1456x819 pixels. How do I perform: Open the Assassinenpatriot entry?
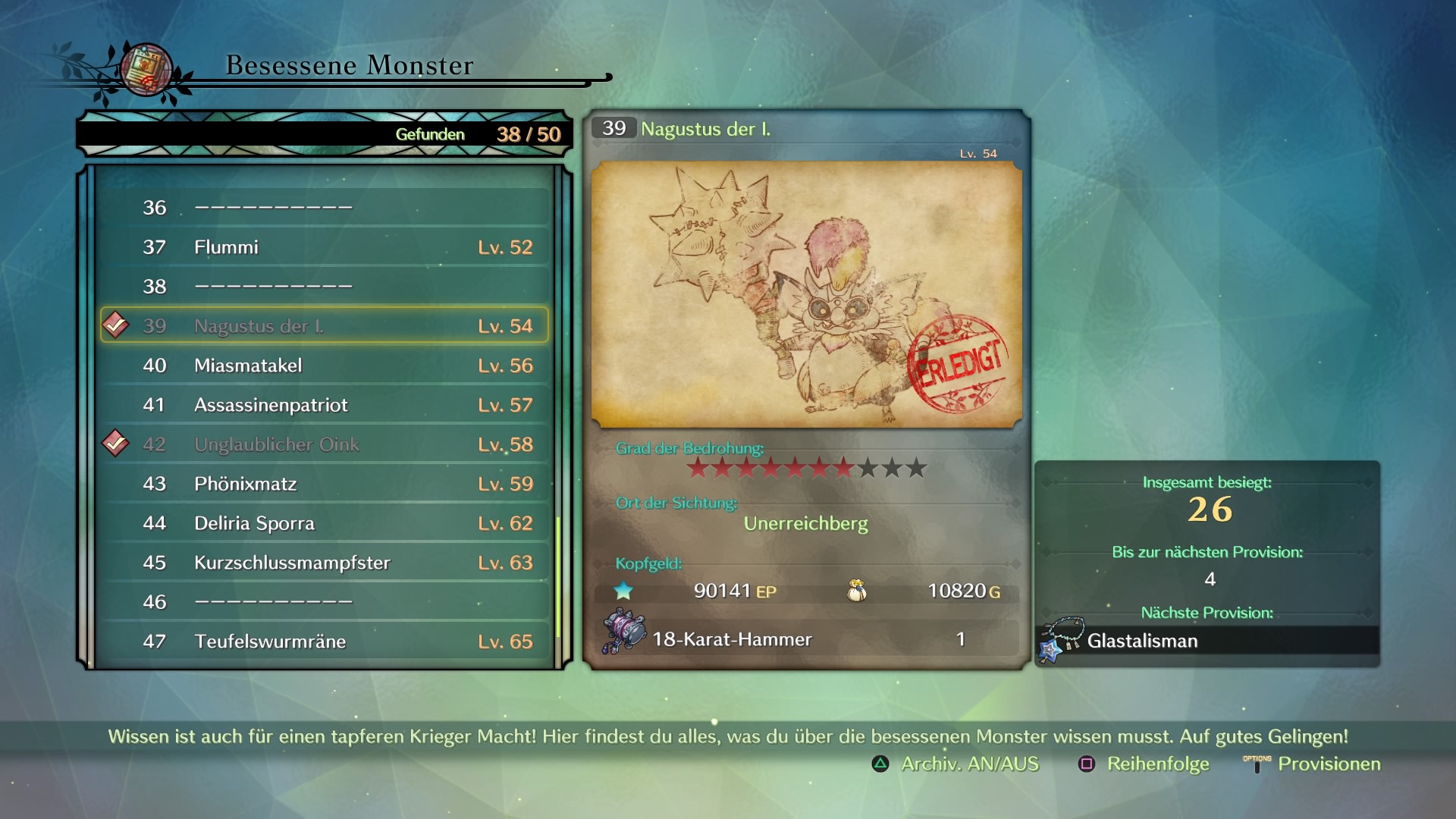(325, 405)
